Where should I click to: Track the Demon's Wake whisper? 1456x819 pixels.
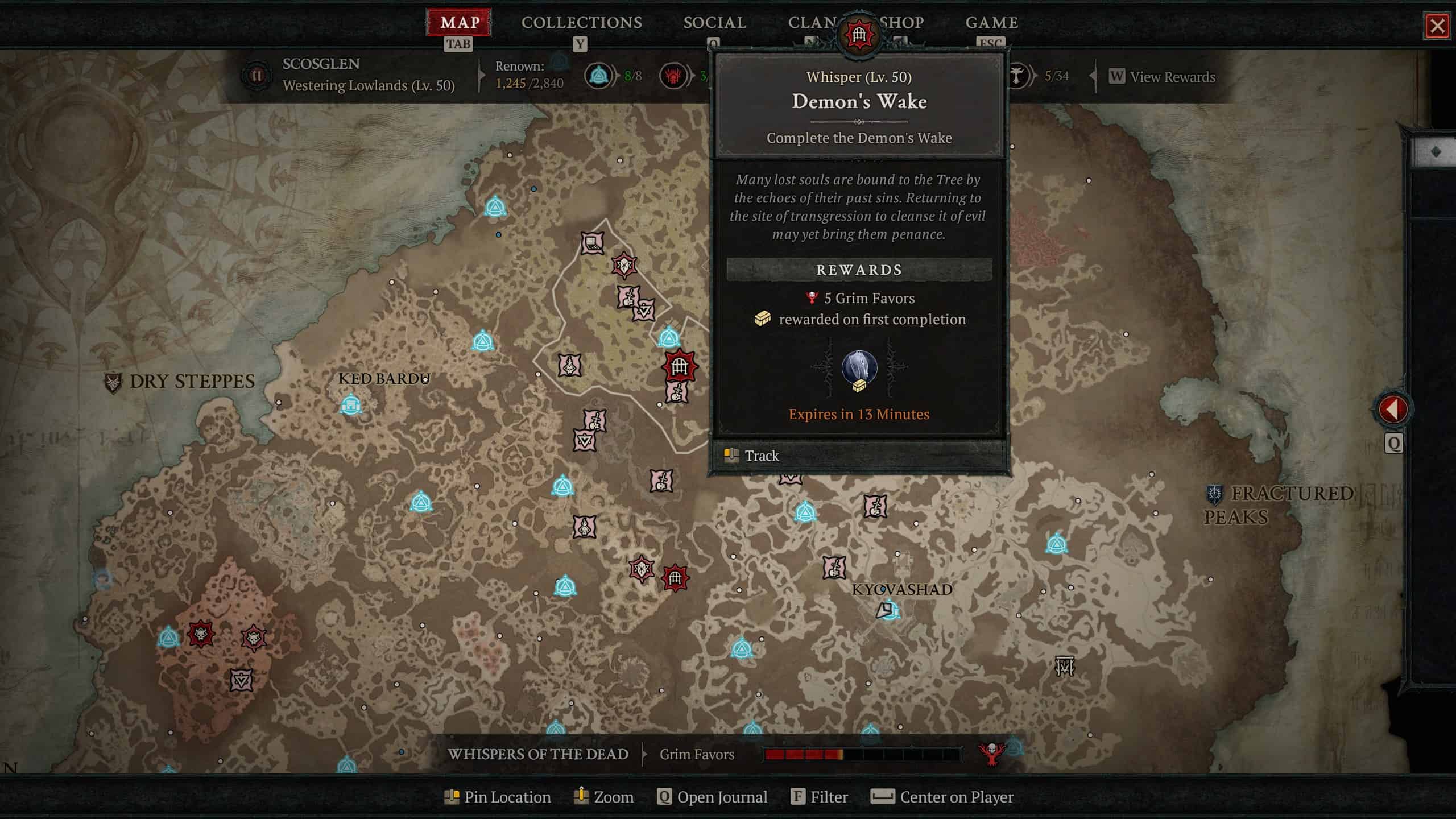coord(761,456)
